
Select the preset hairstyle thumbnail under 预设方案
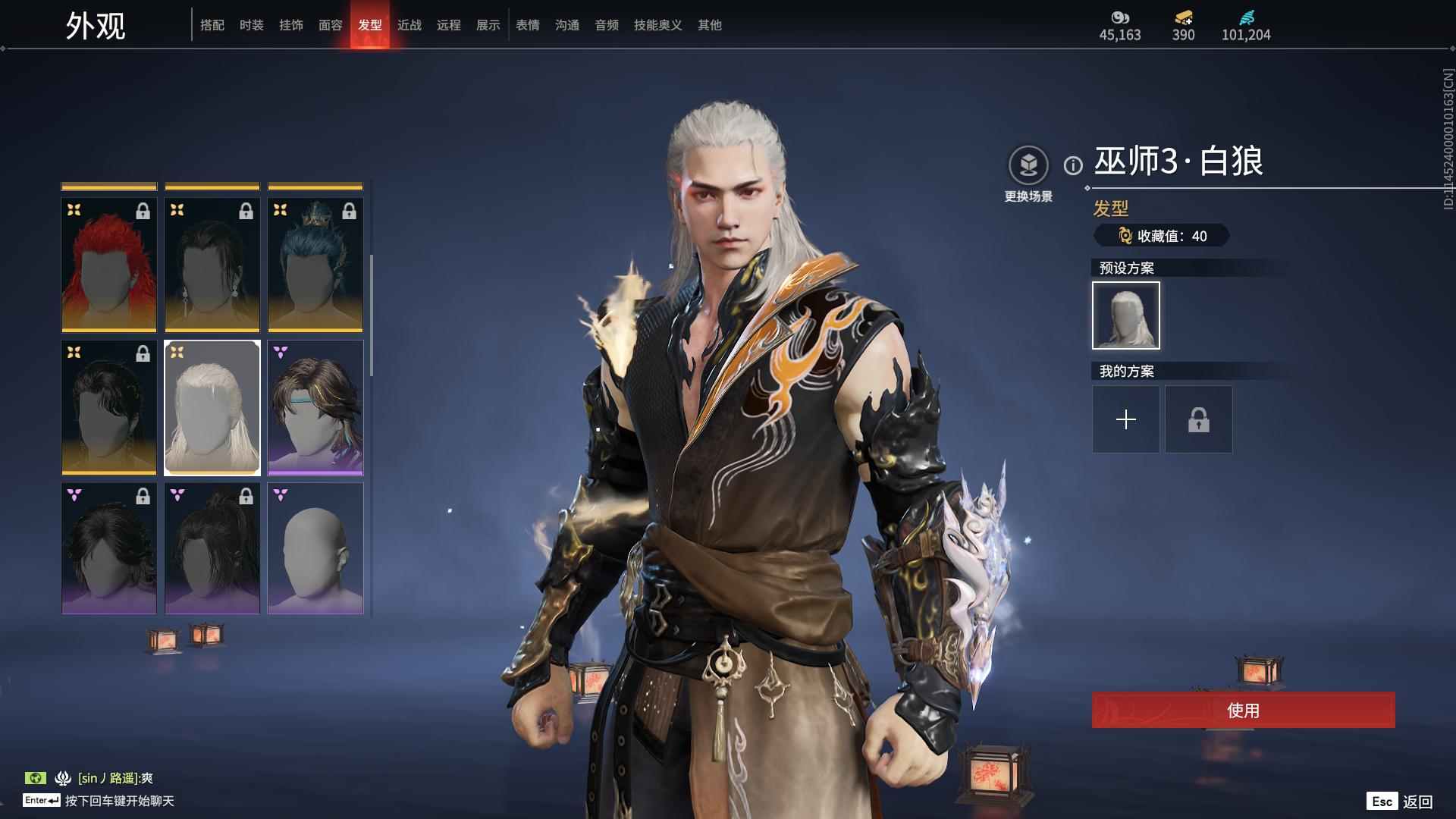point(1126,315)
